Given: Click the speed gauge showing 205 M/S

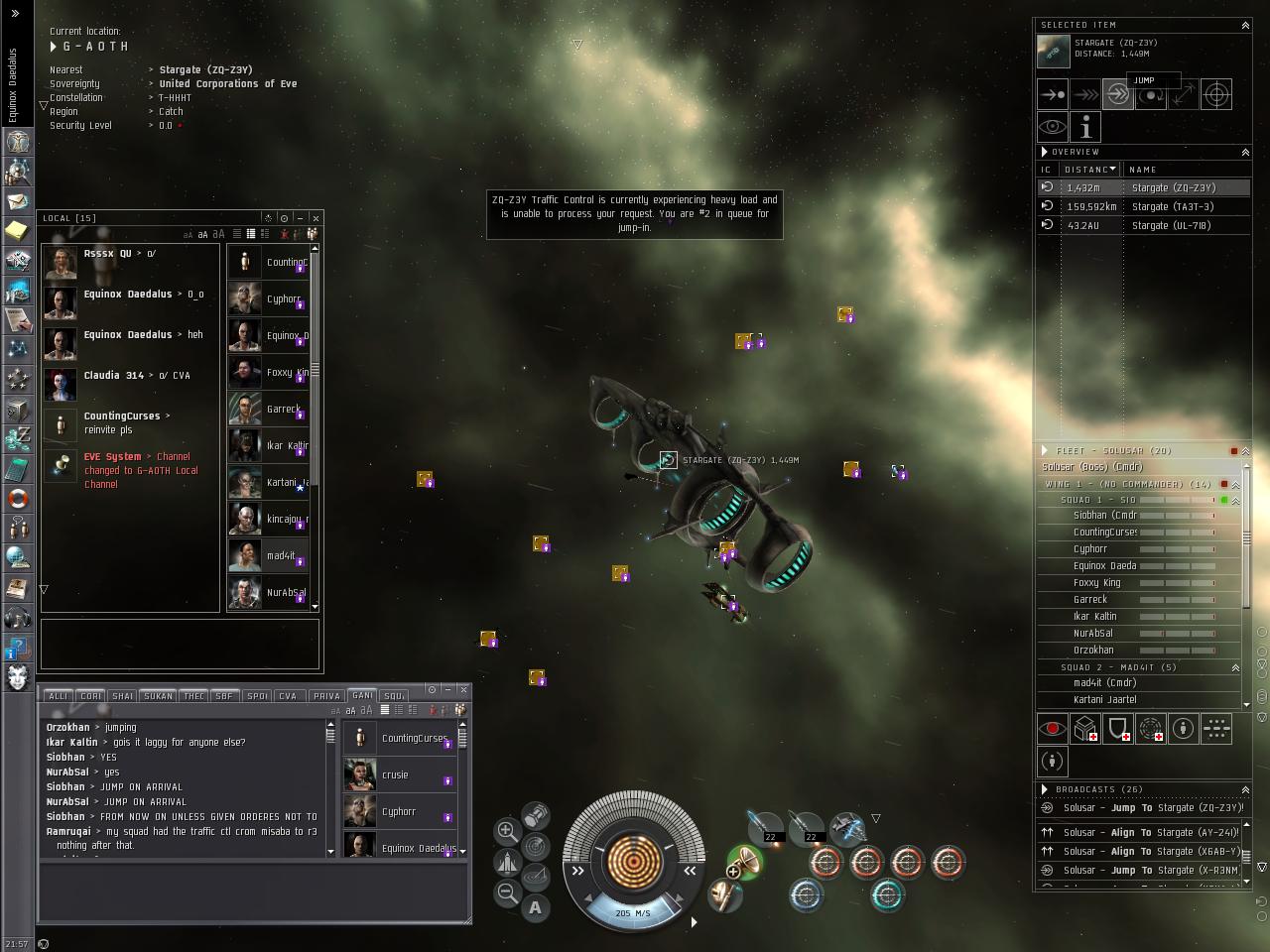Looking at the screenshot, I should tap(633, 912).
